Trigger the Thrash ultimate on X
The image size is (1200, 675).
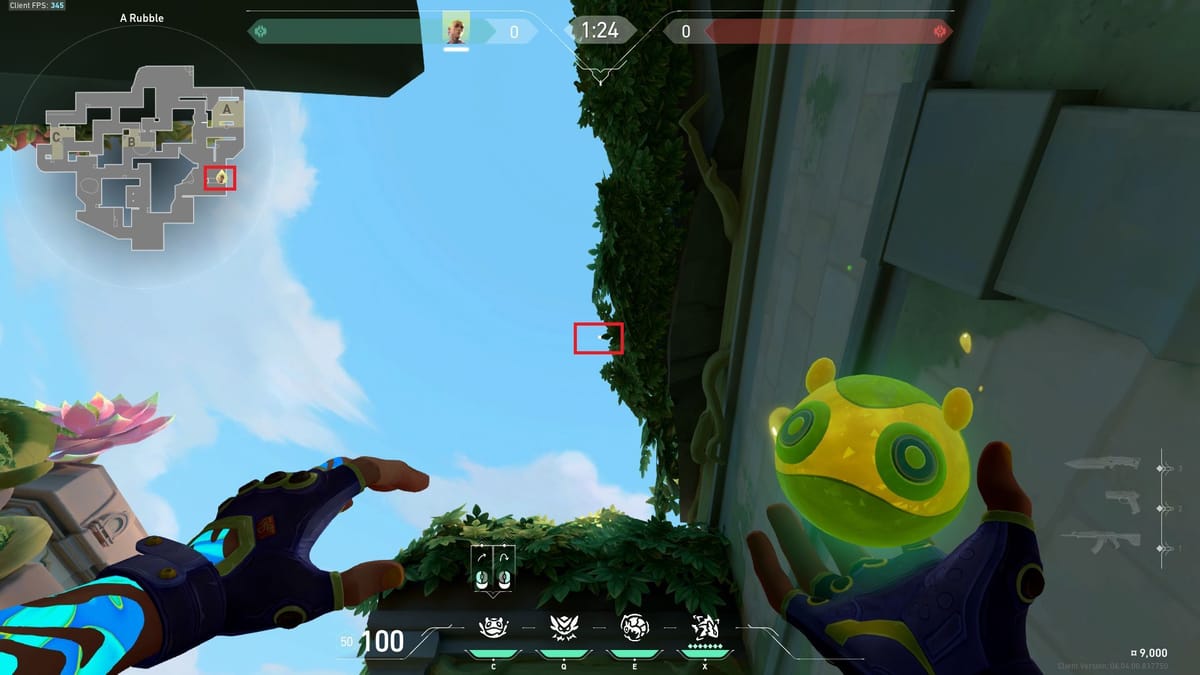[x=706, y=628]
